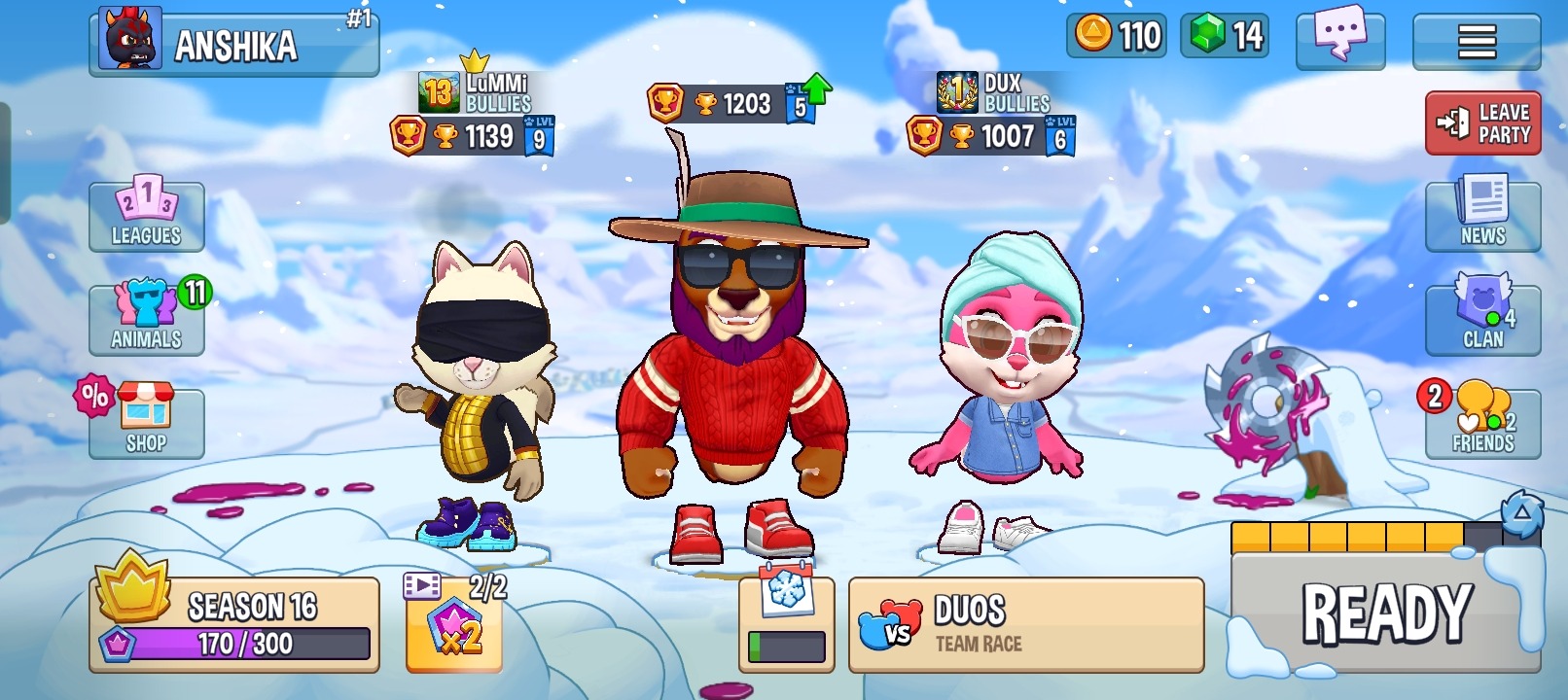Open the hamburger main menu

point(1476,41)
